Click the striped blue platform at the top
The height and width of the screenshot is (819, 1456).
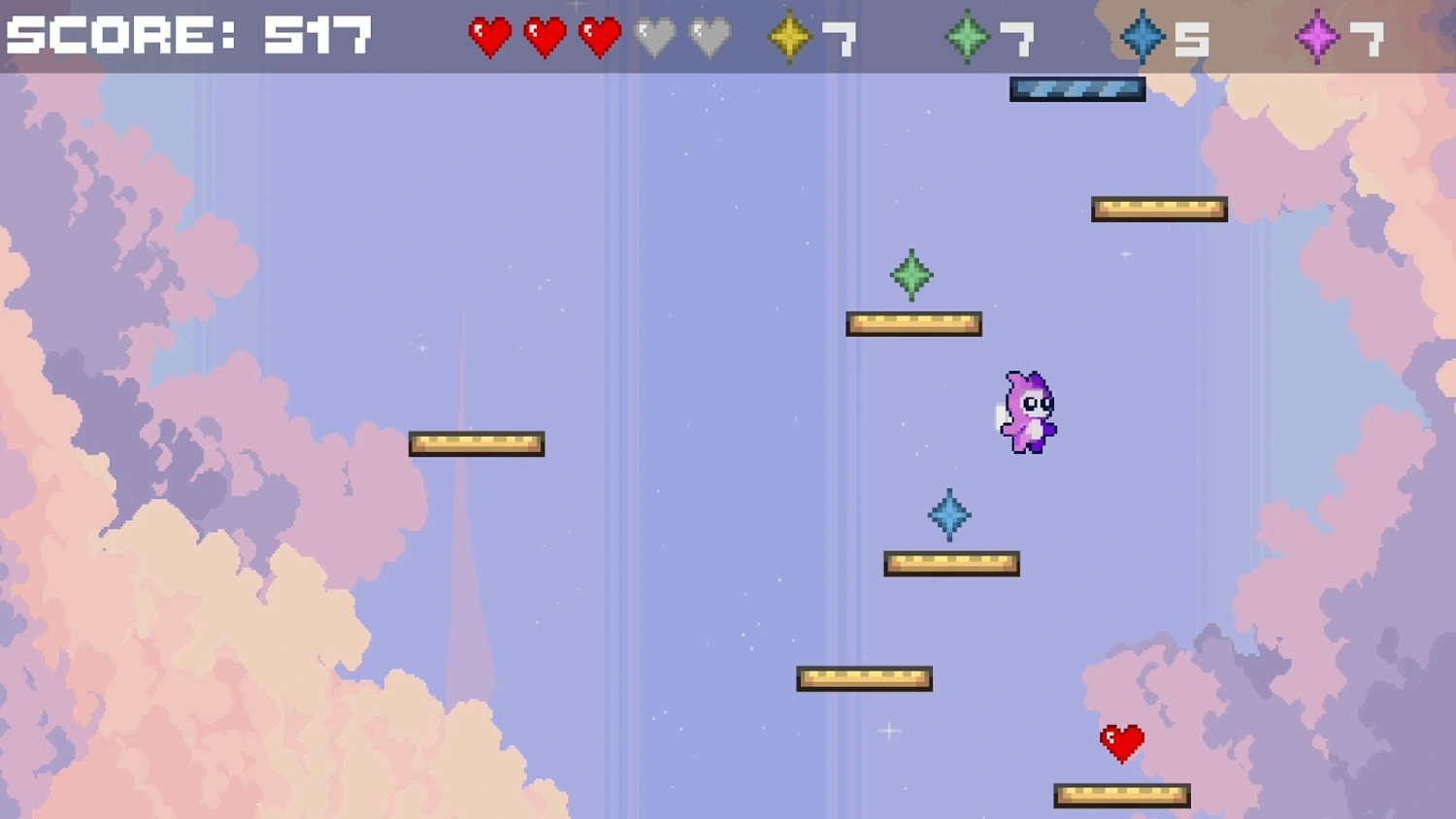(x=1076, y=88)
